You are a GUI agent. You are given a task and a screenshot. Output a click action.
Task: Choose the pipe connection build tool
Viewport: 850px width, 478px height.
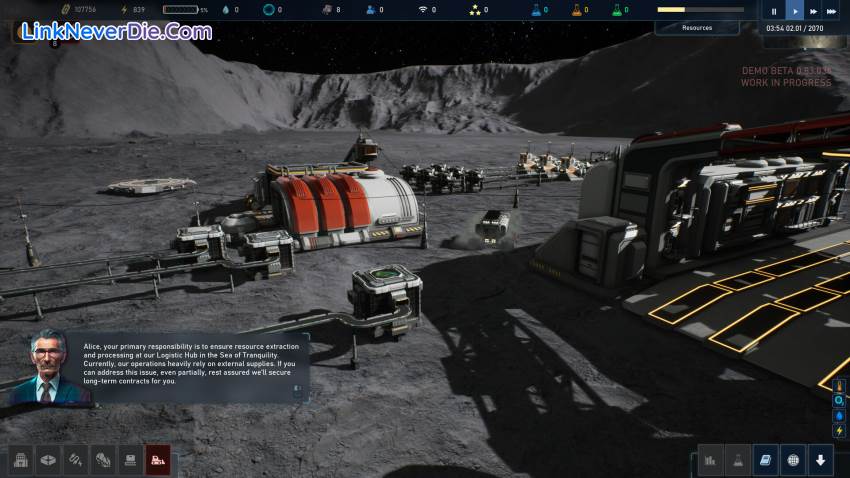[x=75, y=460]
